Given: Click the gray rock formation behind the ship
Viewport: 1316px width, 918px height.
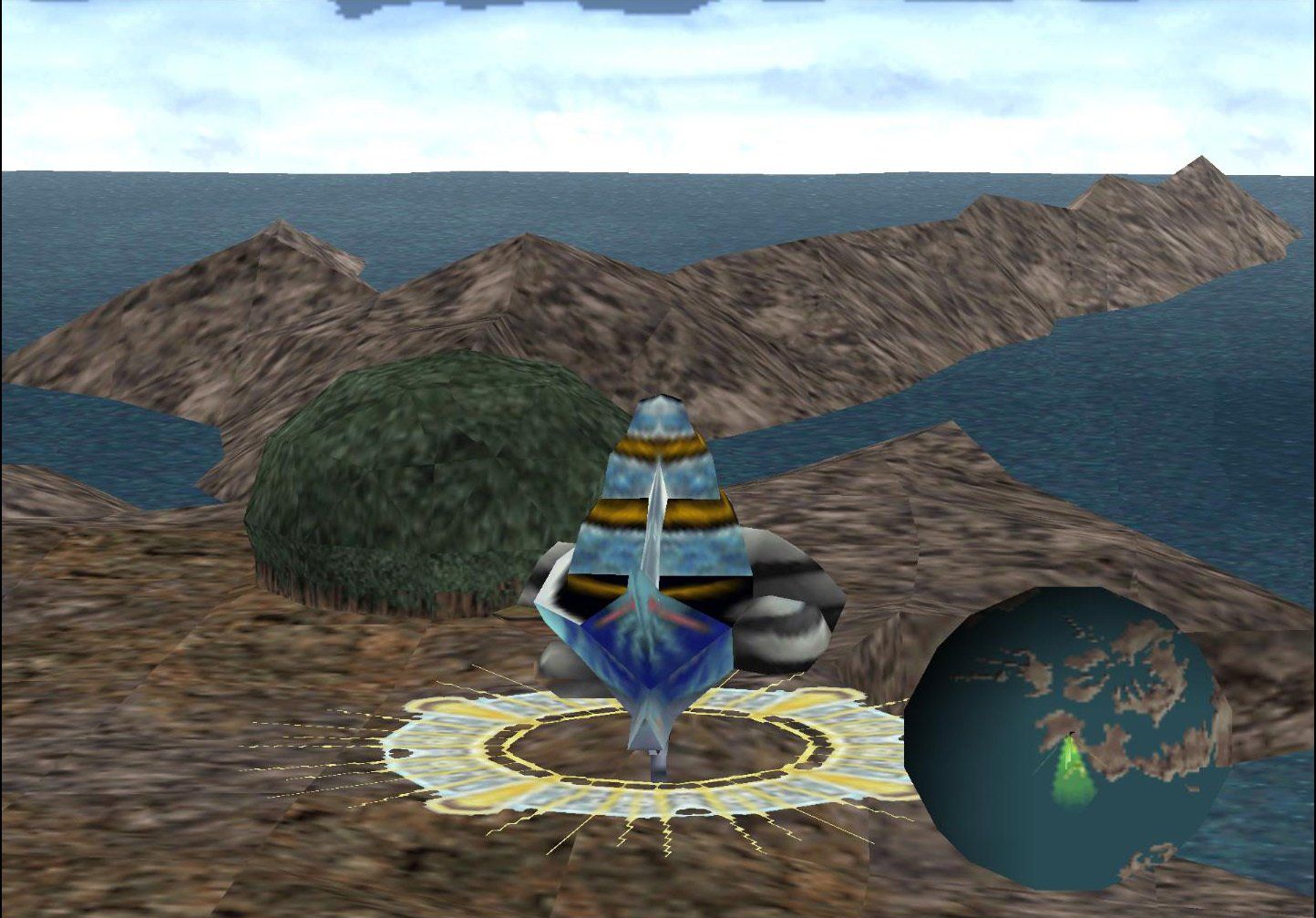Looking at the screenshot, I should 784,629.
